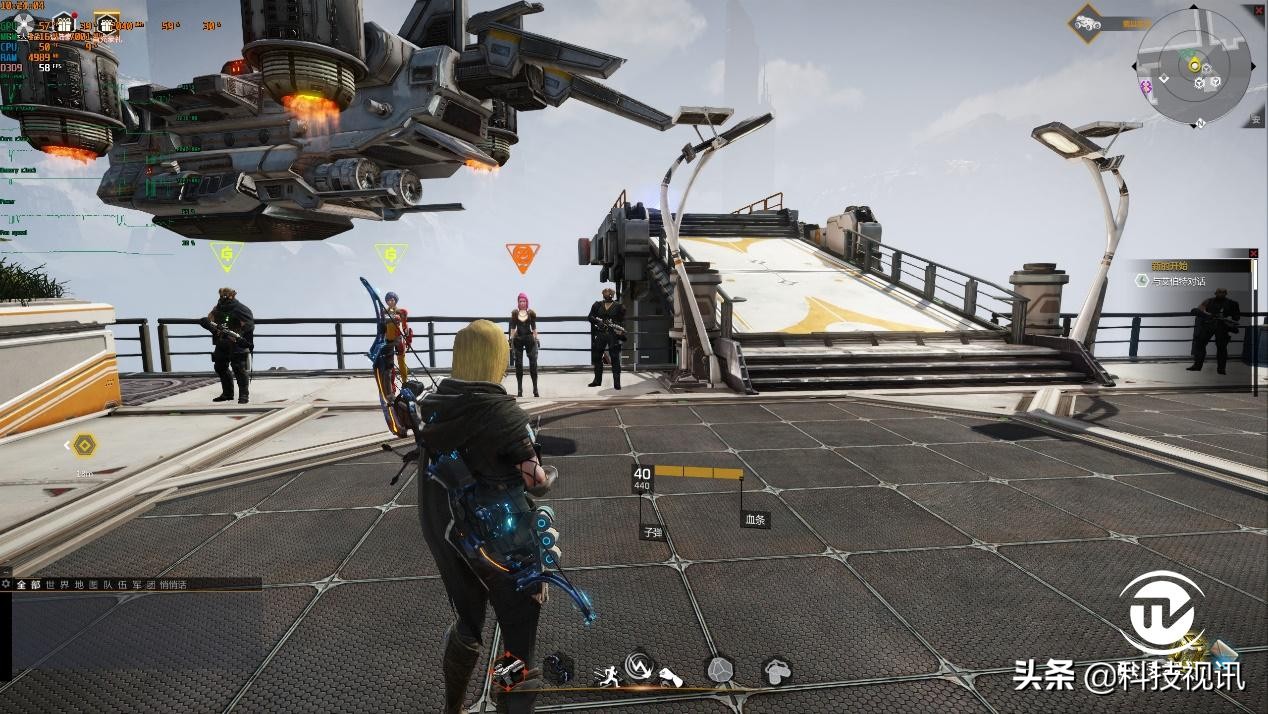Close the quest tracker panel
1268x714 pixels.
point(1253,253)
